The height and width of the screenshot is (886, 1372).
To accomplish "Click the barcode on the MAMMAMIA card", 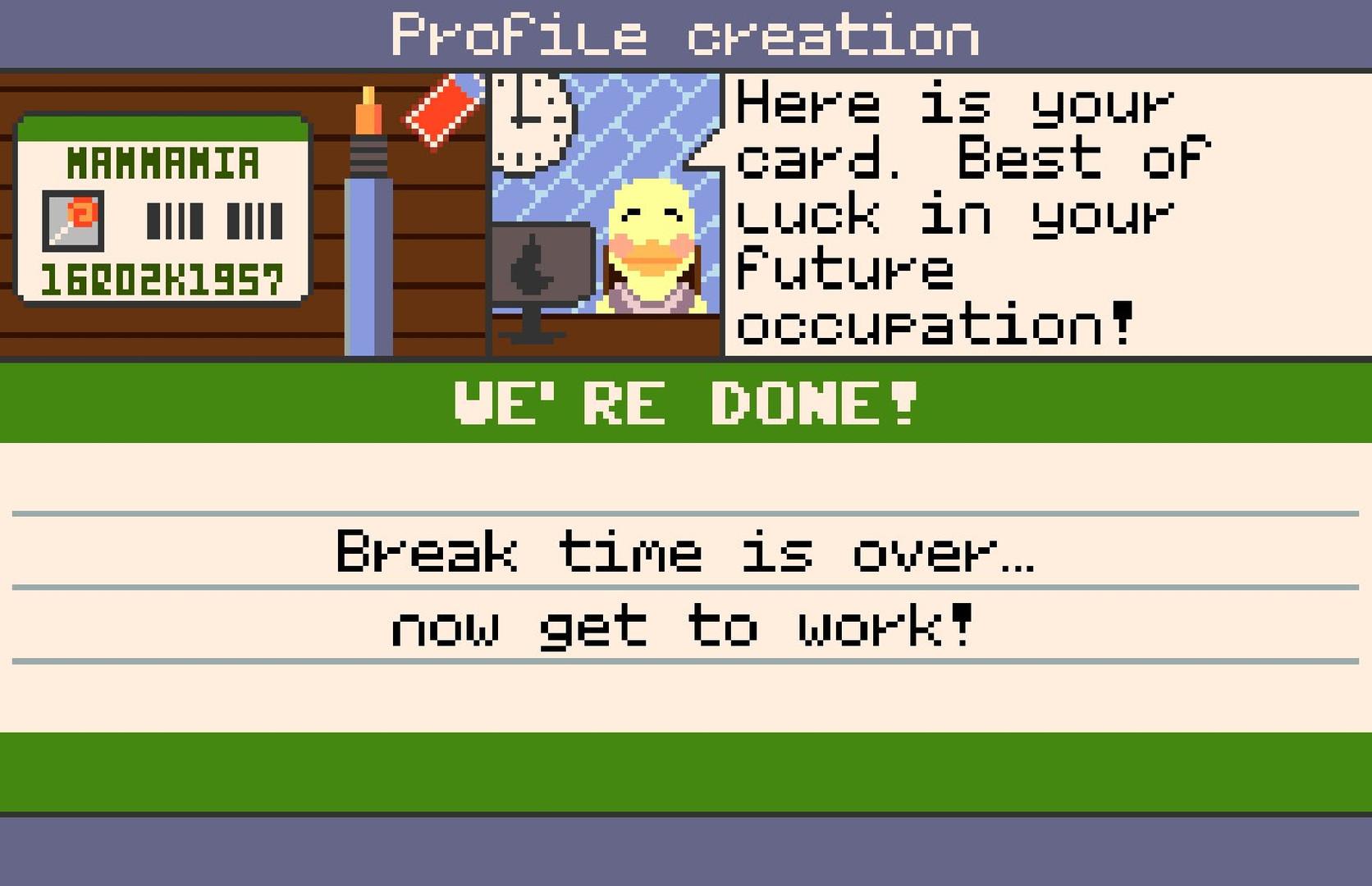I will click(x=214, y=220).
